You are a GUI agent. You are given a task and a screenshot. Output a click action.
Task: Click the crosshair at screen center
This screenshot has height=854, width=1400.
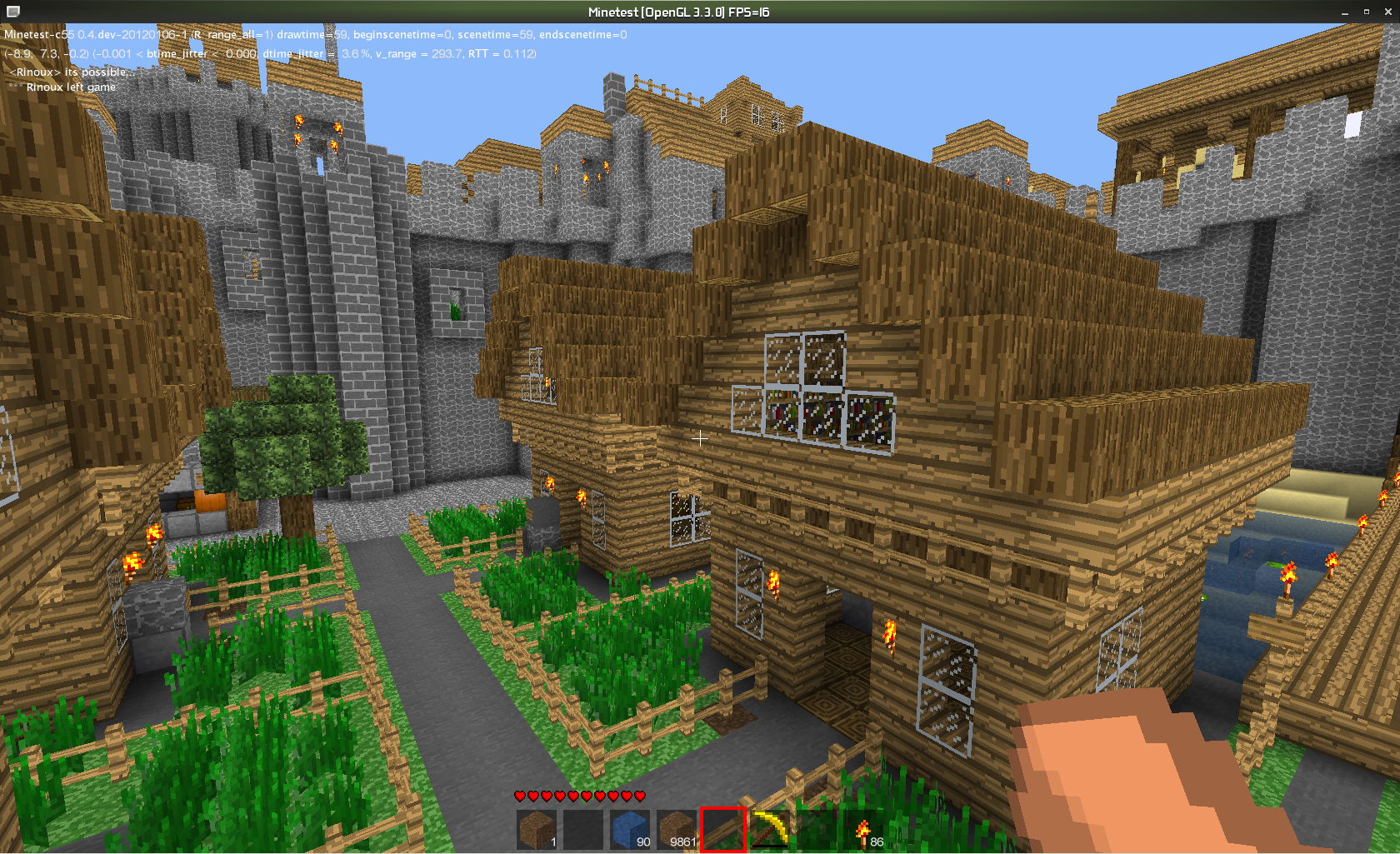(x=700, y=438)
